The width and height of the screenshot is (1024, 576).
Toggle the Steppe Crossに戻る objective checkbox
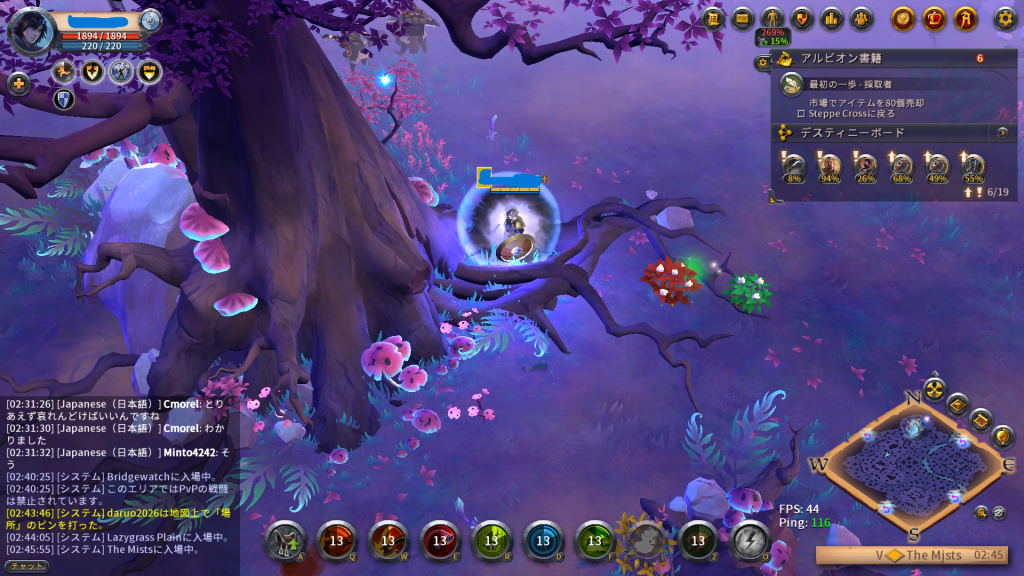(x=801, y=113)
